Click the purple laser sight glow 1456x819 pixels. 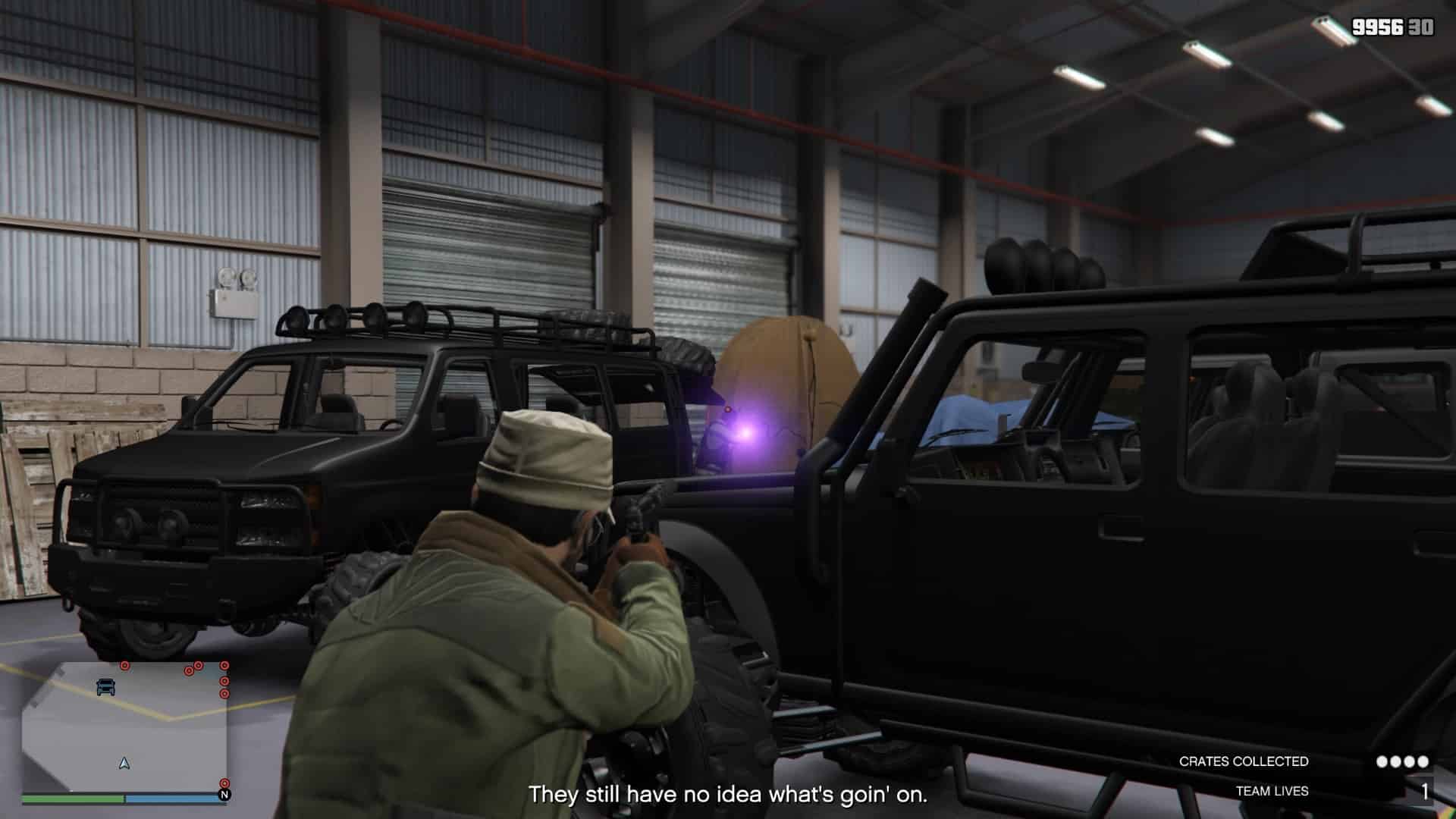(747, 435)
